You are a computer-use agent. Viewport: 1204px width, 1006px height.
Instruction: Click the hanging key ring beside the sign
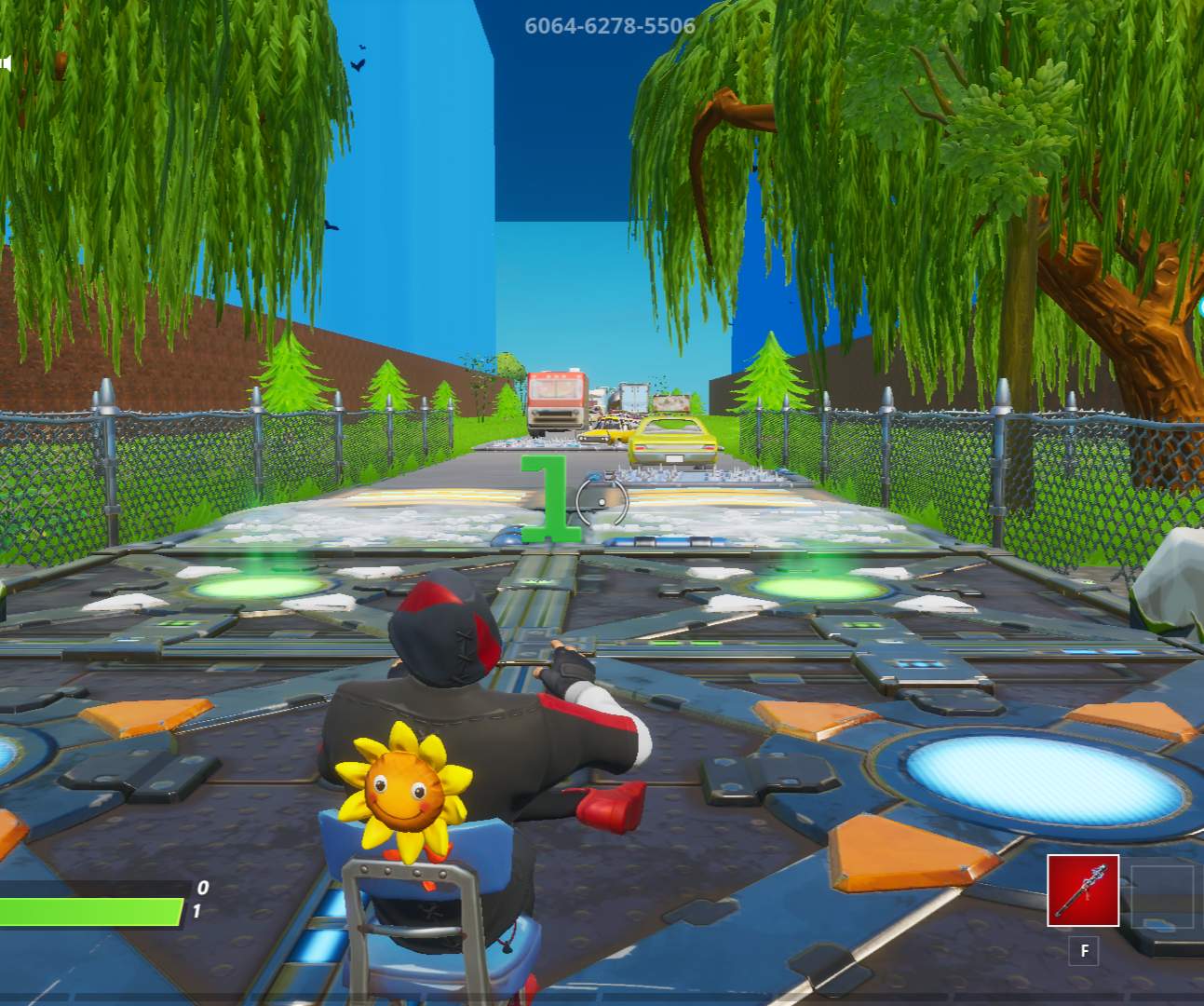[x=603, y=498]
